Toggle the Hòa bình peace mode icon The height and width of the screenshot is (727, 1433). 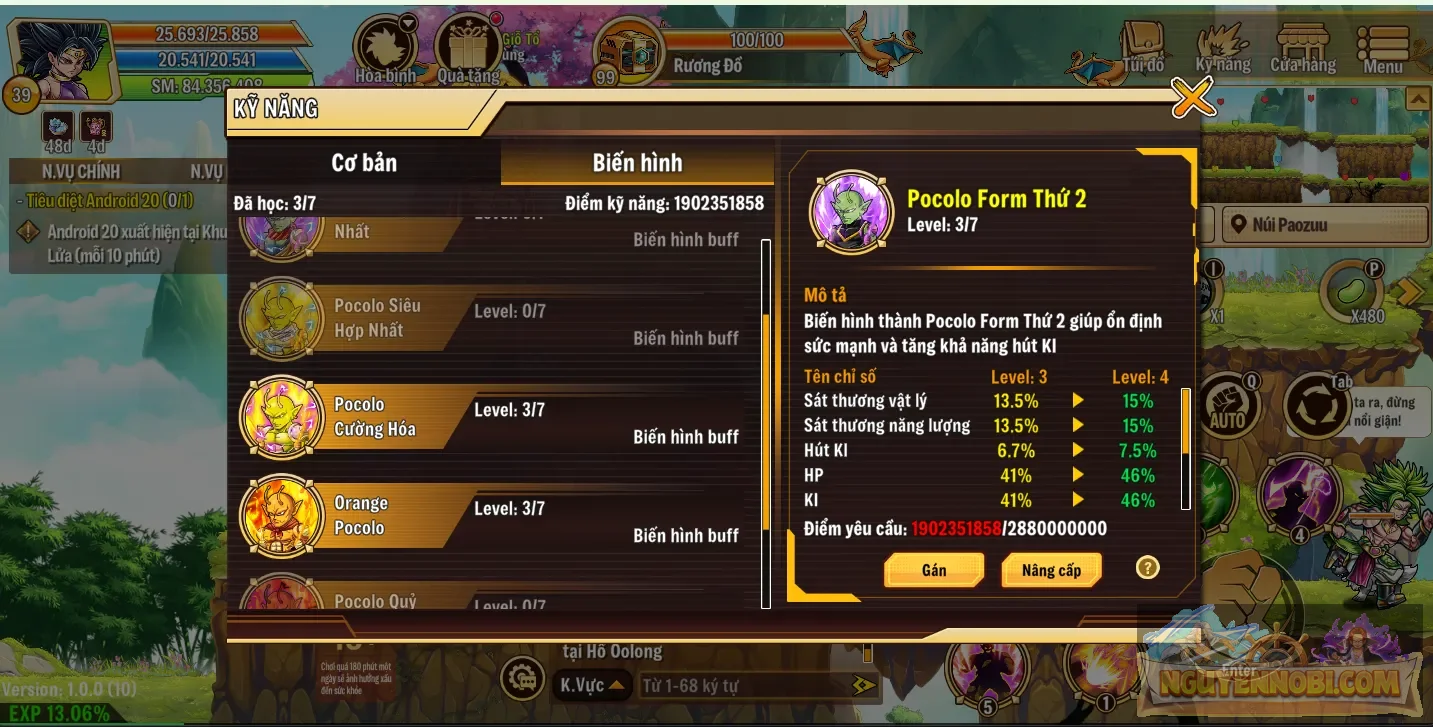[x=386, y=50]
